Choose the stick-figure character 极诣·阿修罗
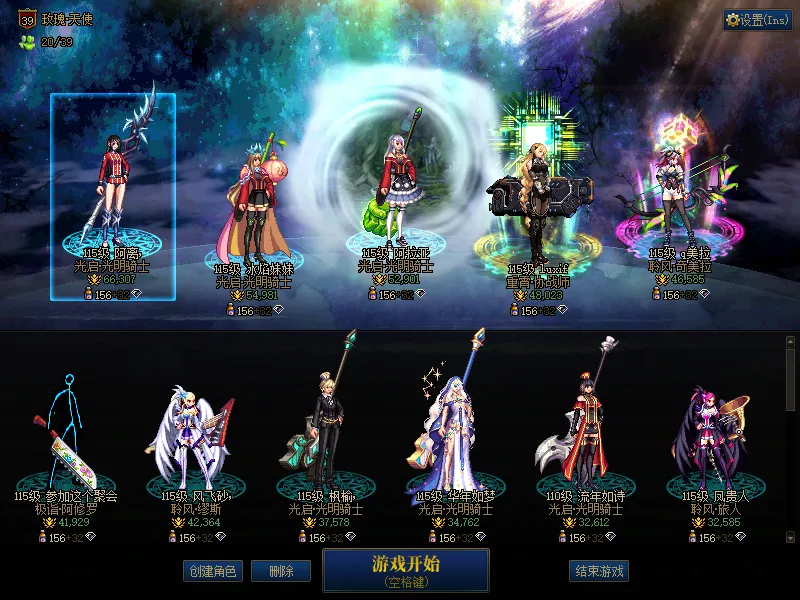Screen dimensions: 800x600 pyautogui.click(x=66, y=440)
